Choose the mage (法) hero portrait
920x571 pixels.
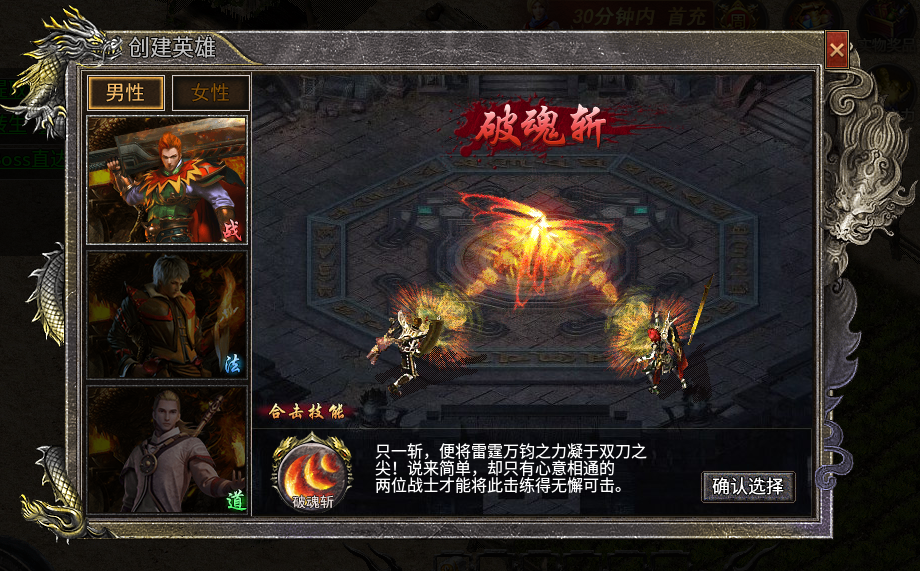click(167, 315)
